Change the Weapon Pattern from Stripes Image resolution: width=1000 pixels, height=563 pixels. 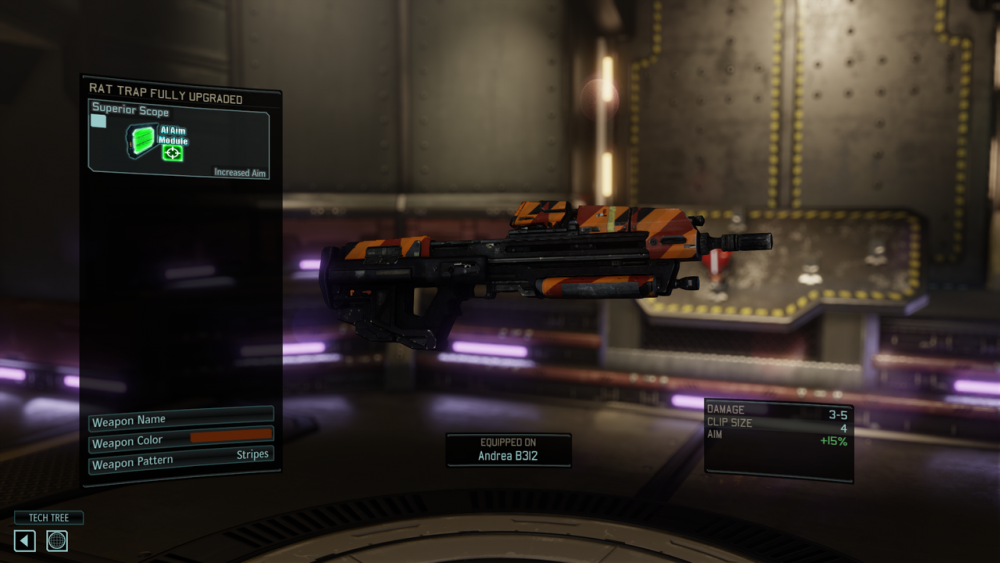pyautogui.click(x=181, y=459)
